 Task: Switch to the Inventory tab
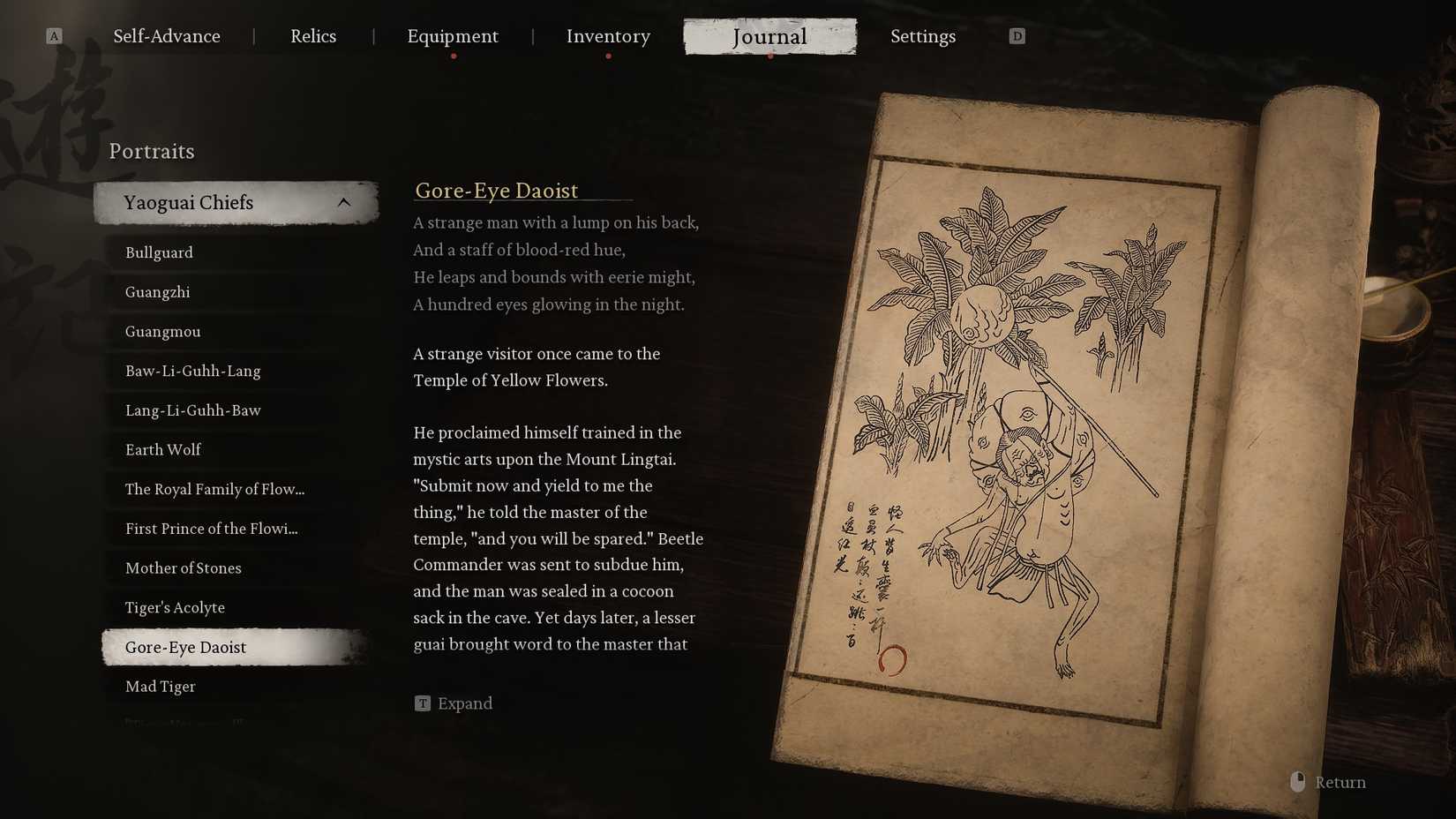click(x=608, y=36)
